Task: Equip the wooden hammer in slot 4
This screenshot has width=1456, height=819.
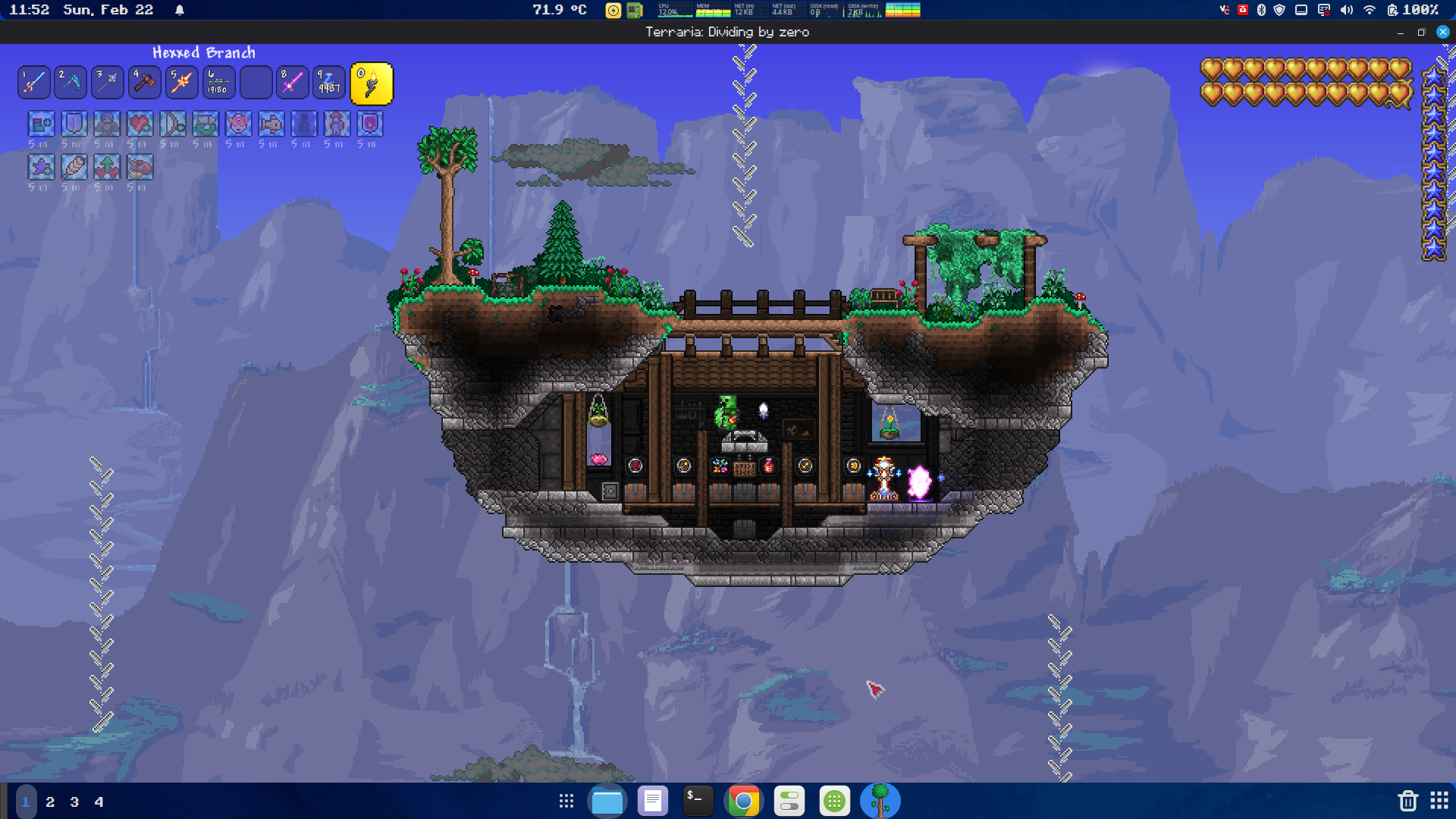Action: 144,83
